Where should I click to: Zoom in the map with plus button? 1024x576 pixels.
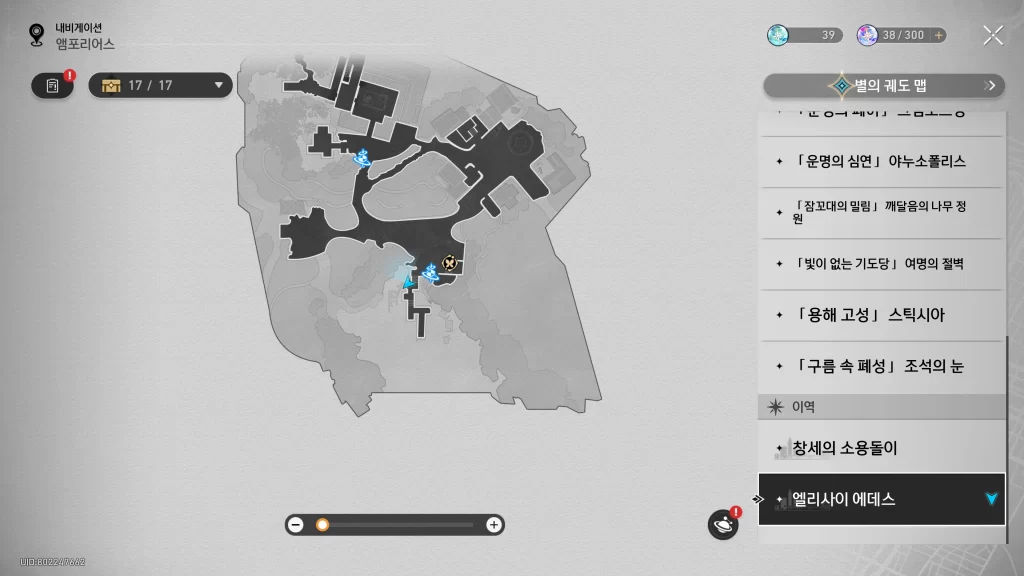493,525
